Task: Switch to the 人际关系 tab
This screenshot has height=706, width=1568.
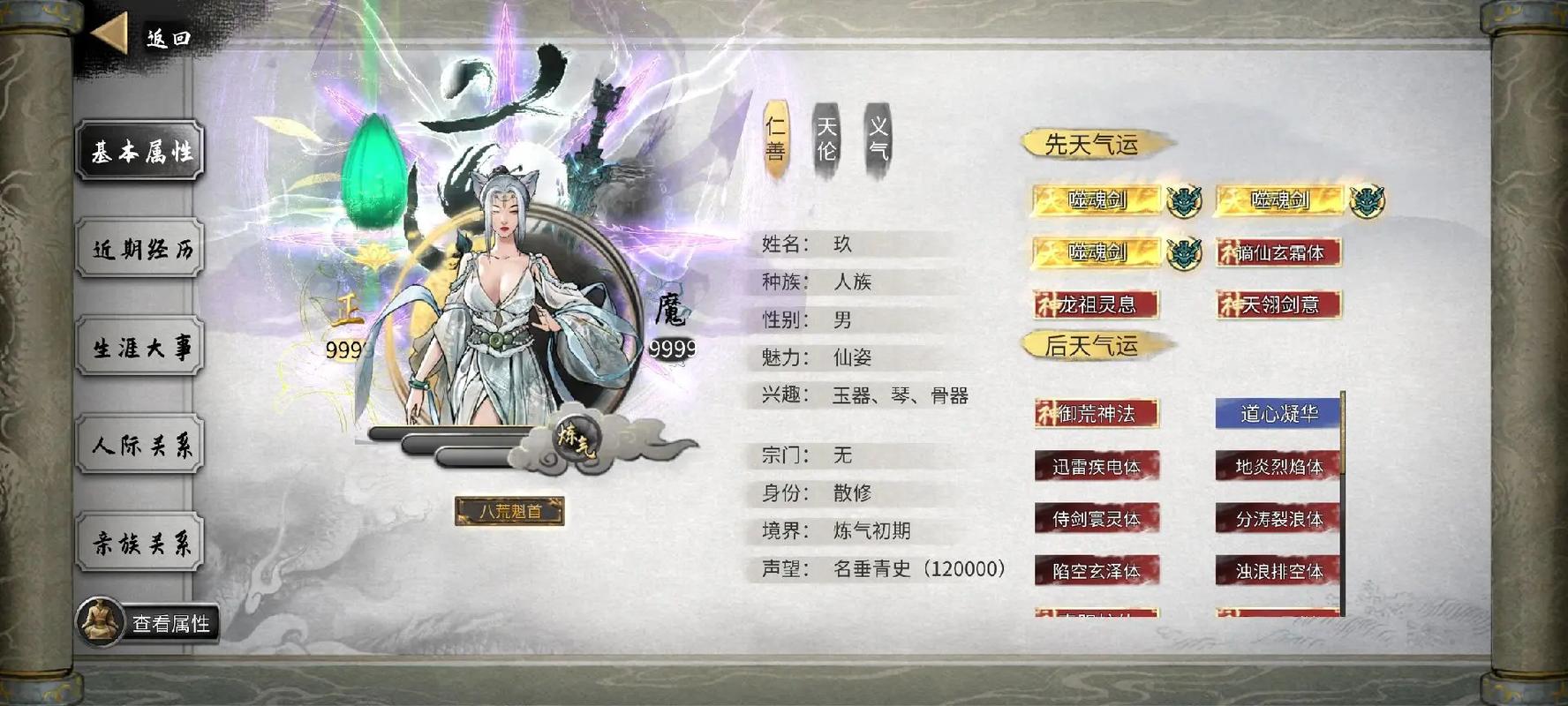Action: pos(139,444)
